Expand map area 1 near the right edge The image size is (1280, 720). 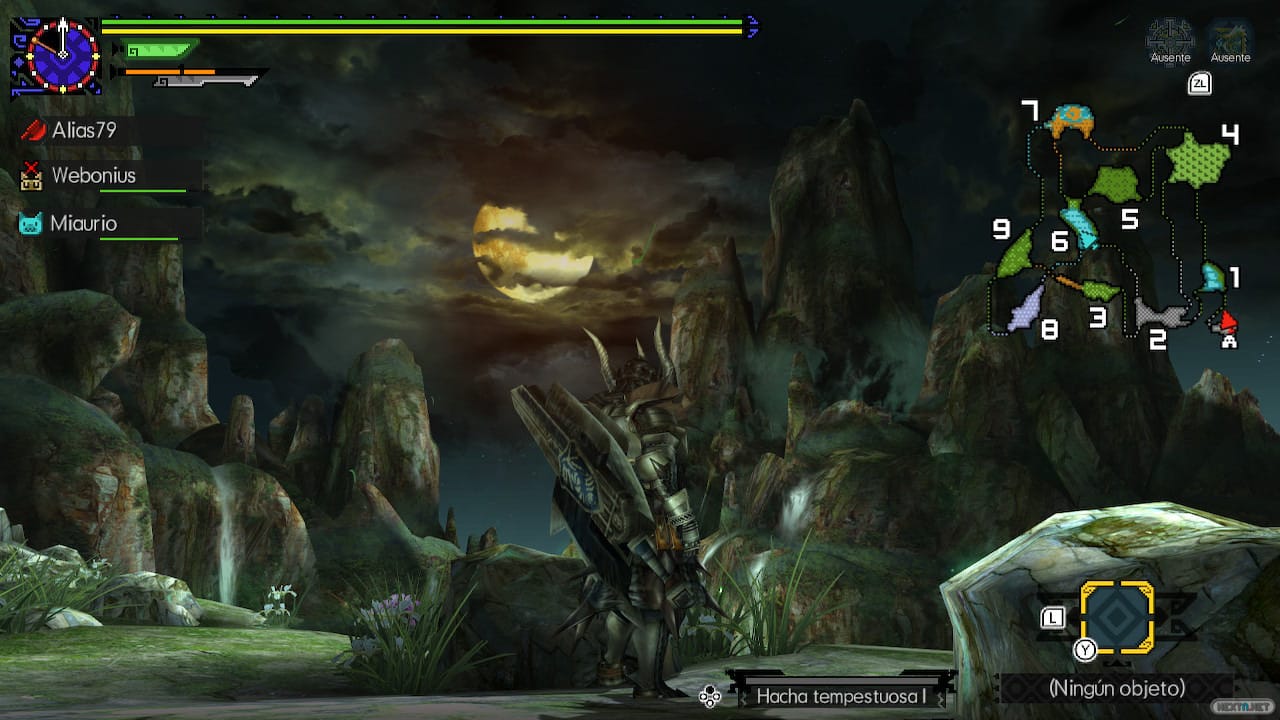(1213, 275)
